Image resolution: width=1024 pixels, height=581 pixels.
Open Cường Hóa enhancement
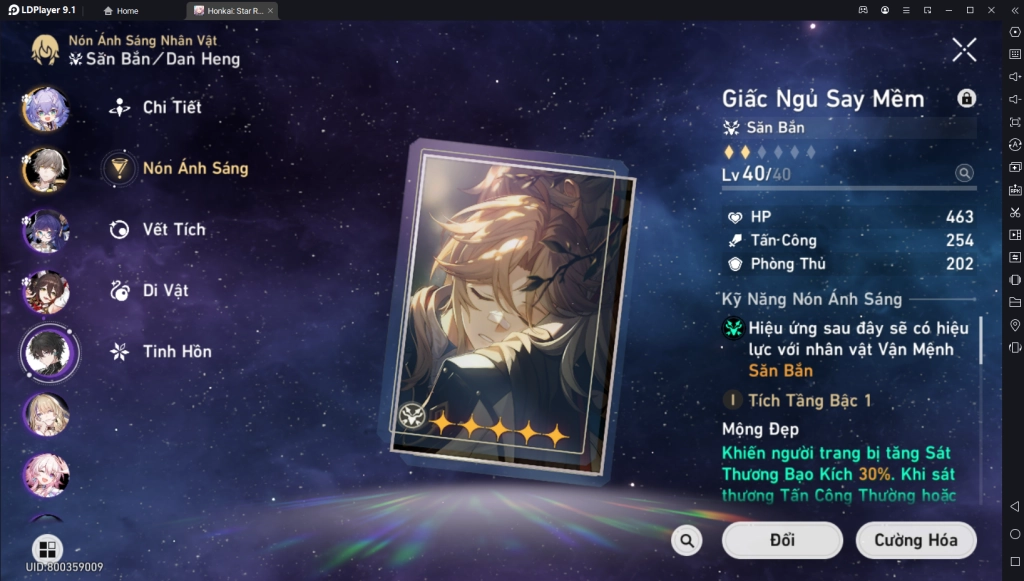coord(915,541)
